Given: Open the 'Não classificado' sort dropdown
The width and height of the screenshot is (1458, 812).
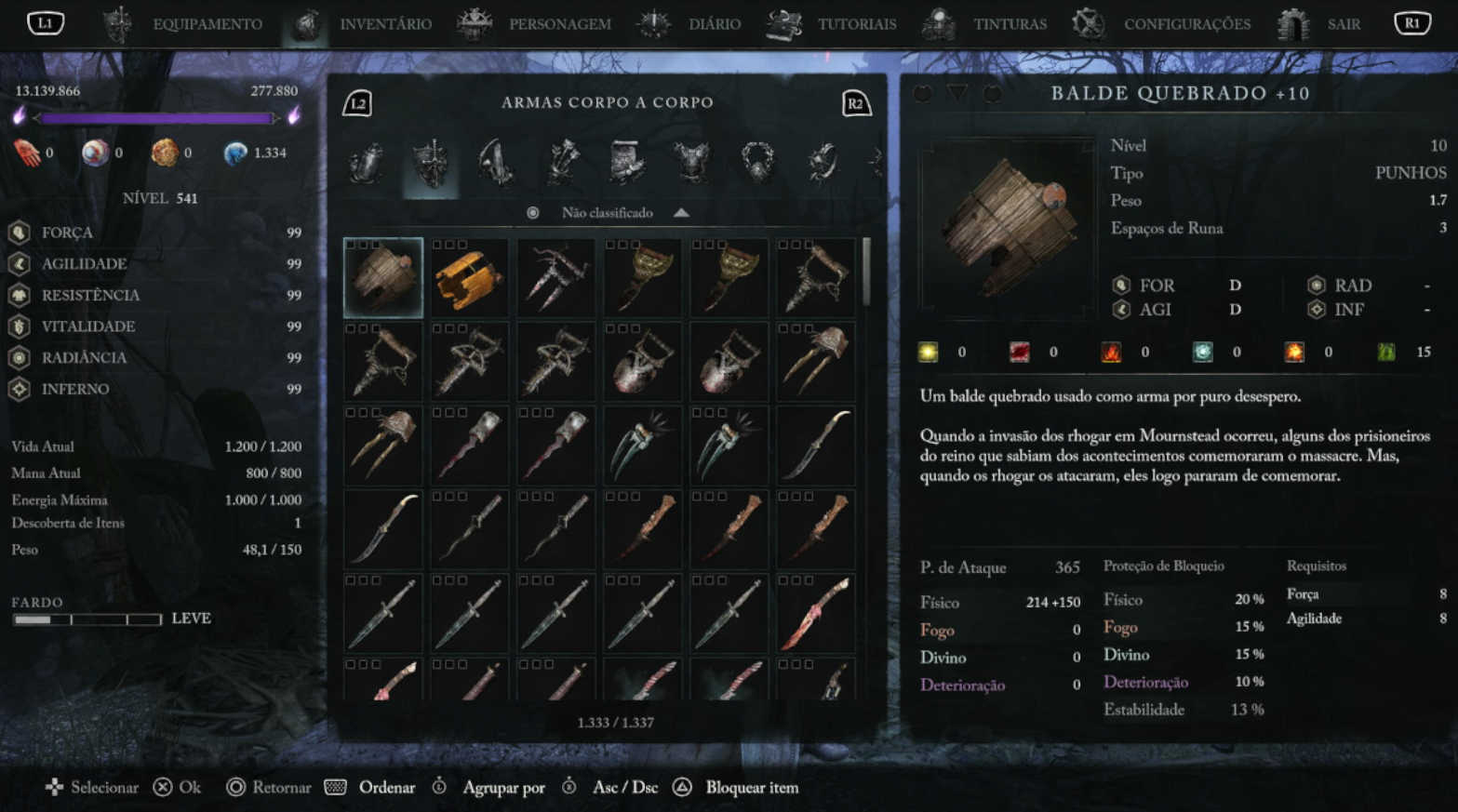Looking at the screenshot, I should pos(608,213).
